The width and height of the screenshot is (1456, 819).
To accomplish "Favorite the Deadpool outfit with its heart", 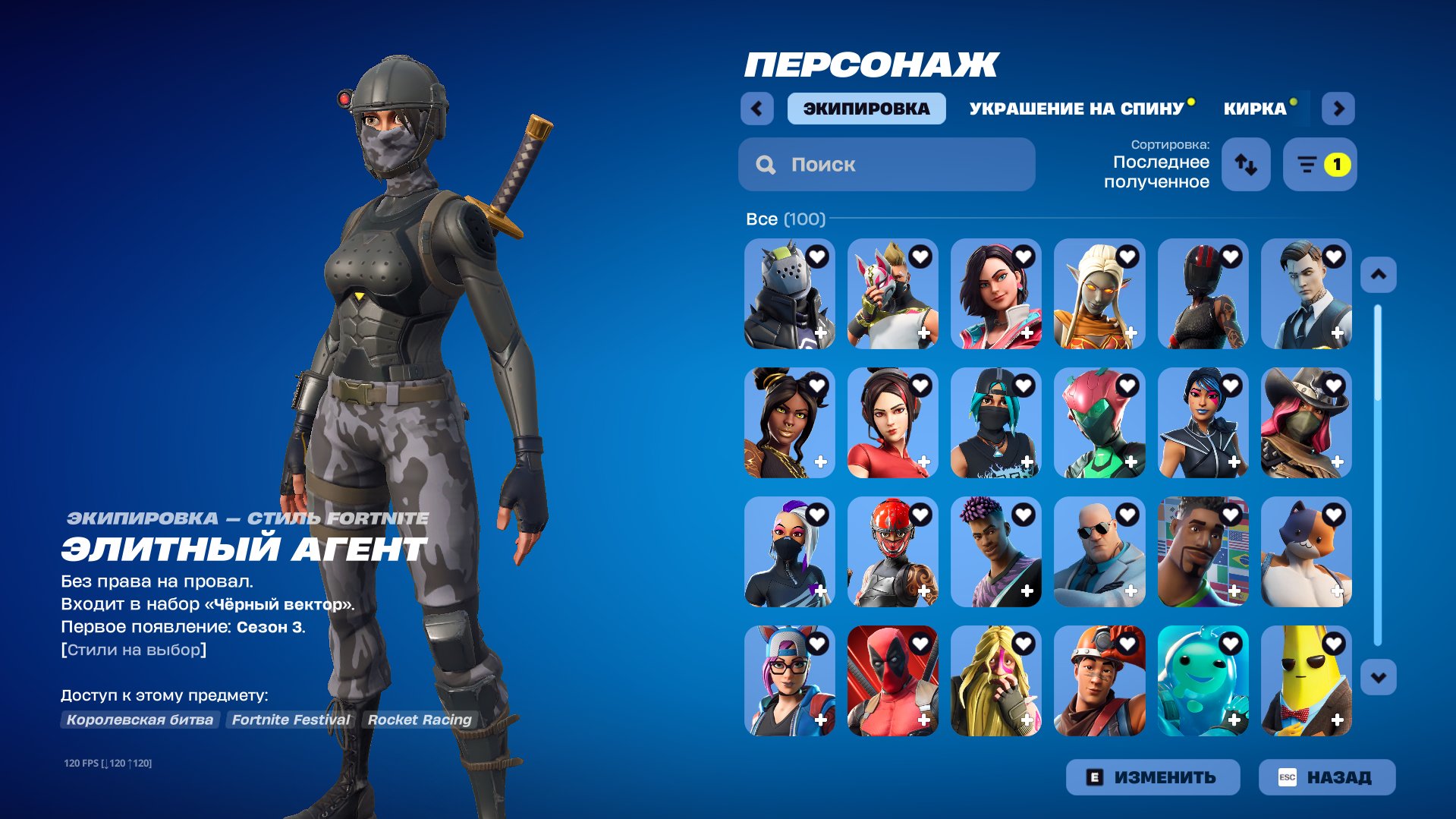I will tap(920, 642).
